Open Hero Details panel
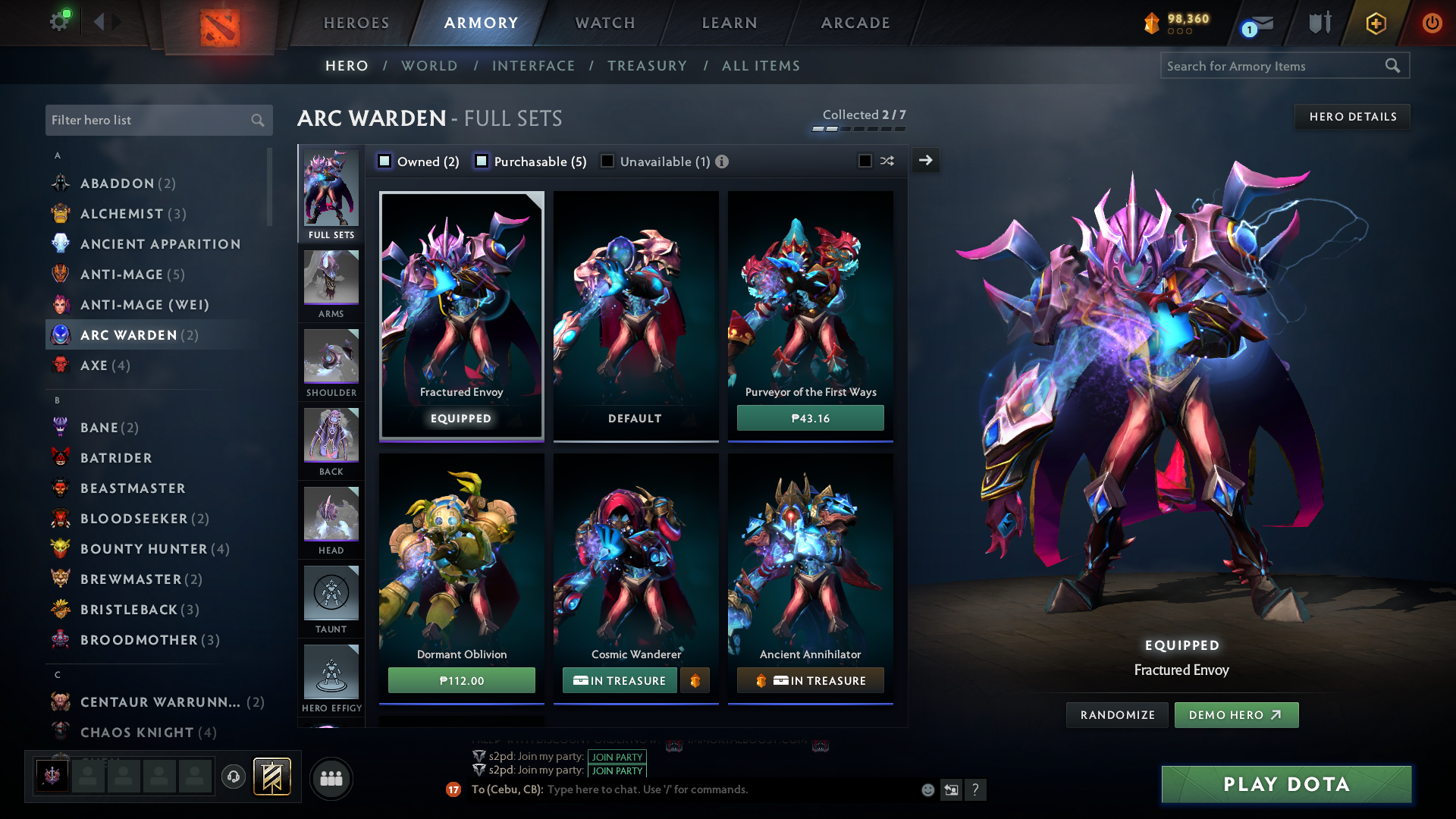 [x=1352, y=117]
